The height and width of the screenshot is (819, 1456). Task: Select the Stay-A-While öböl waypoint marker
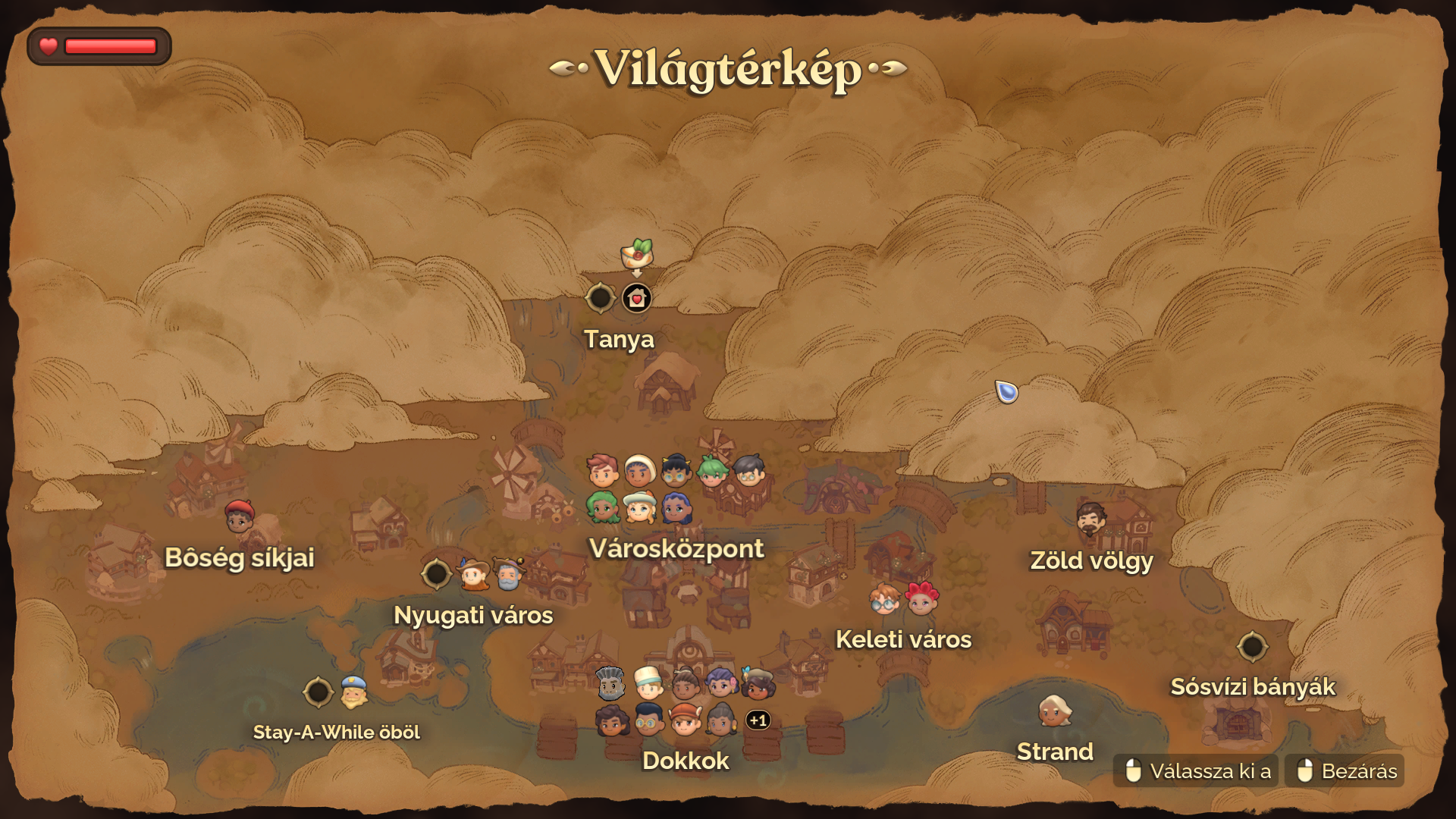tap(318, 692)
